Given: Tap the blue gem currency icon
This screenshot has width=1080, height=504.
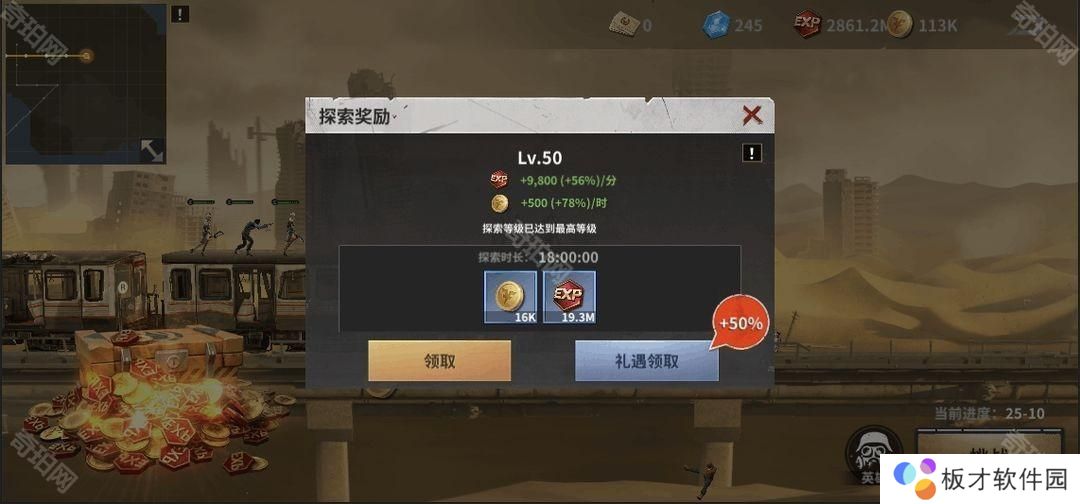Looking at the screenshot, I should click(716, 24).
